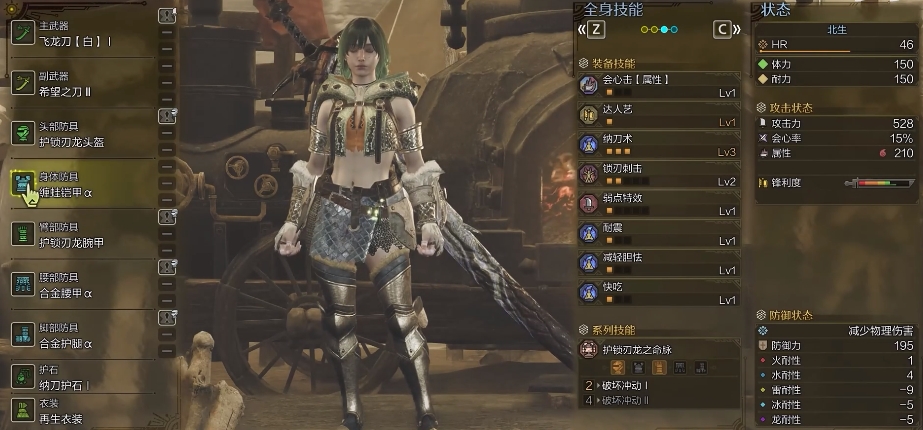The image size is (923, 430).
Task: Choose the leg armor 合金护腿α slot
Action: click(x=85, y=336)
